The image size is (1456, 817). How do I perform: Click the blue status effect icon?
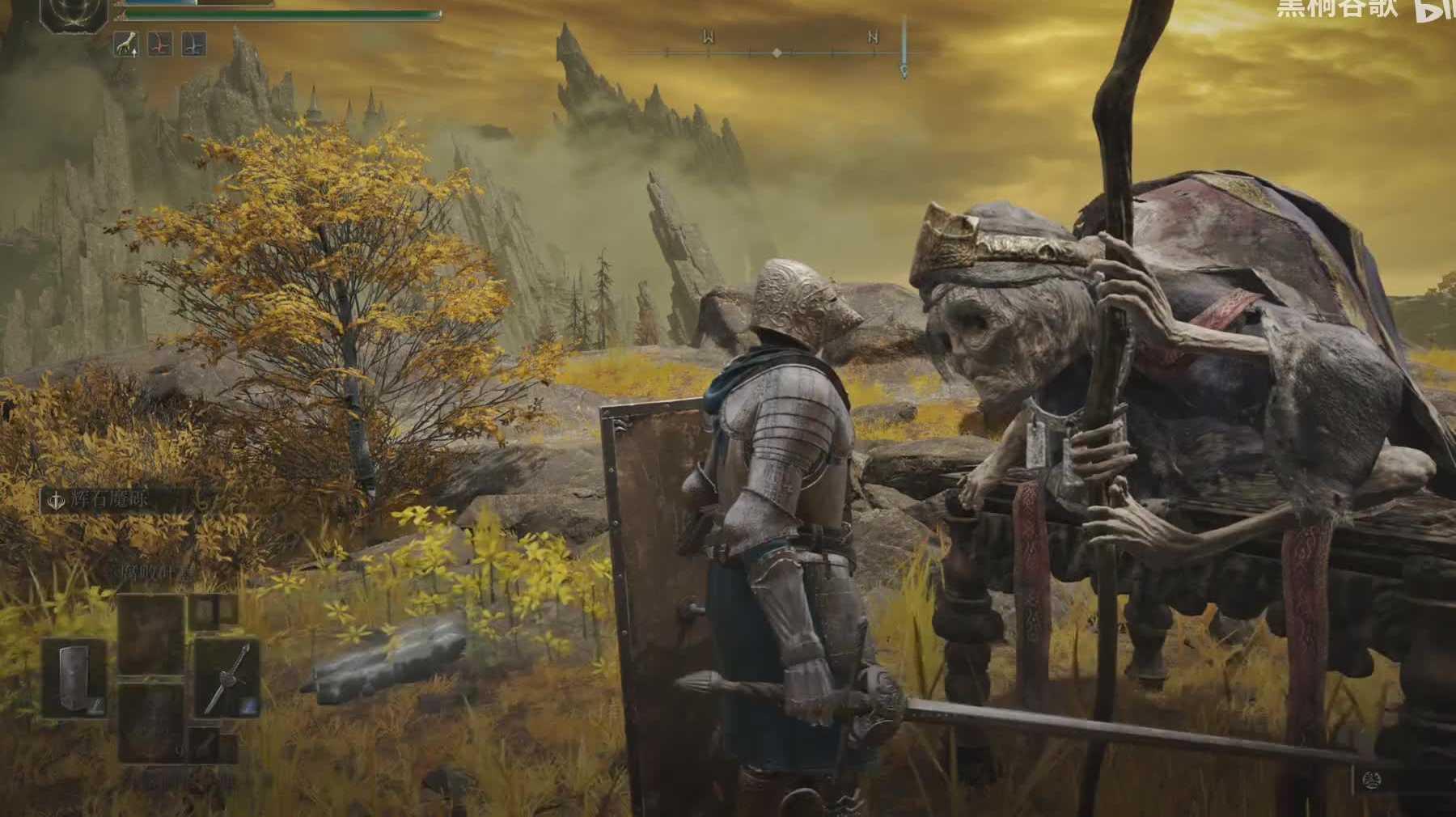(193, 44)
